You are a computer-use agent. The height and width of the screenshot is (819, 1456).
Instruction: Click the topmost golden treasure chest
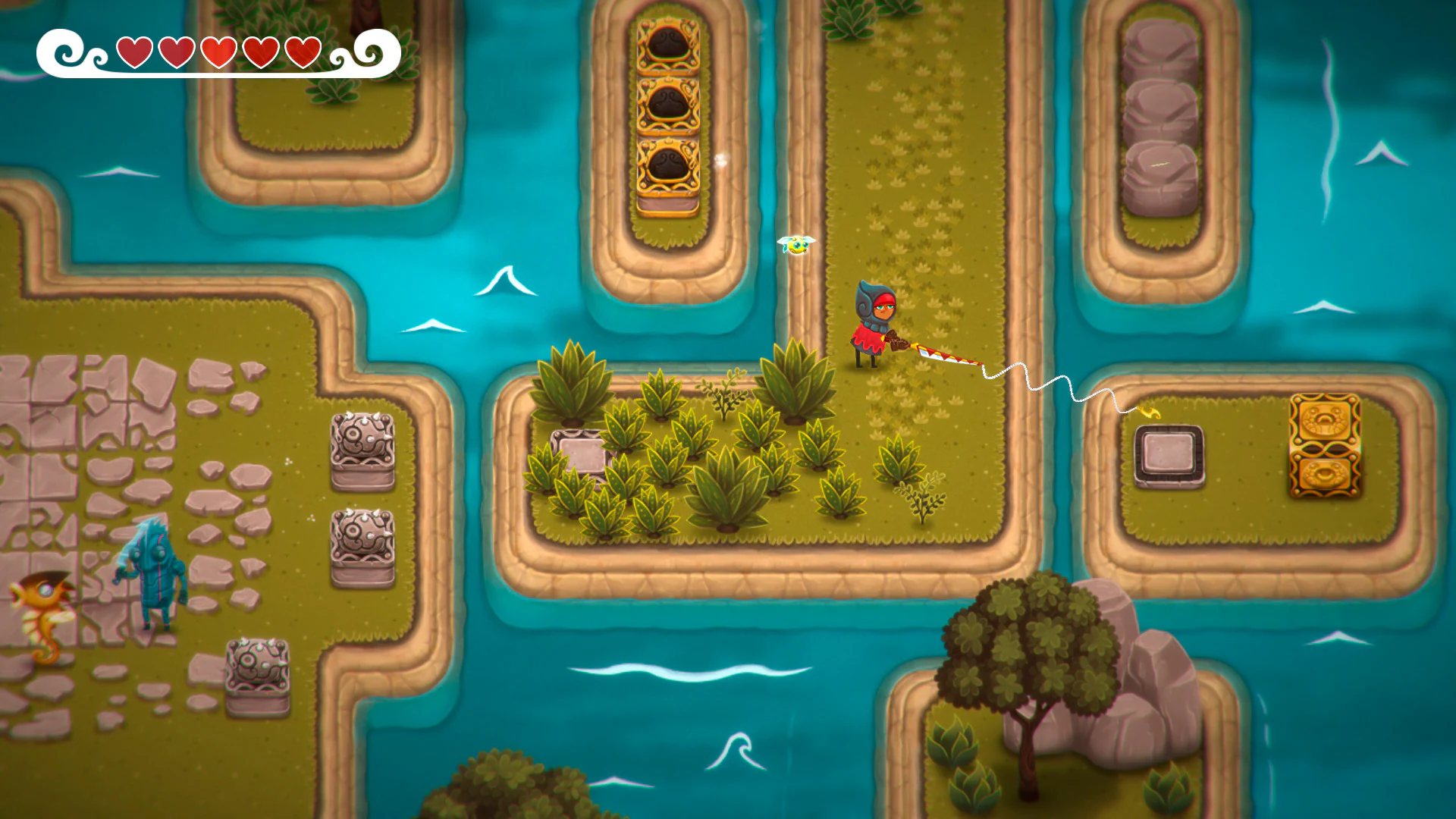667,45
